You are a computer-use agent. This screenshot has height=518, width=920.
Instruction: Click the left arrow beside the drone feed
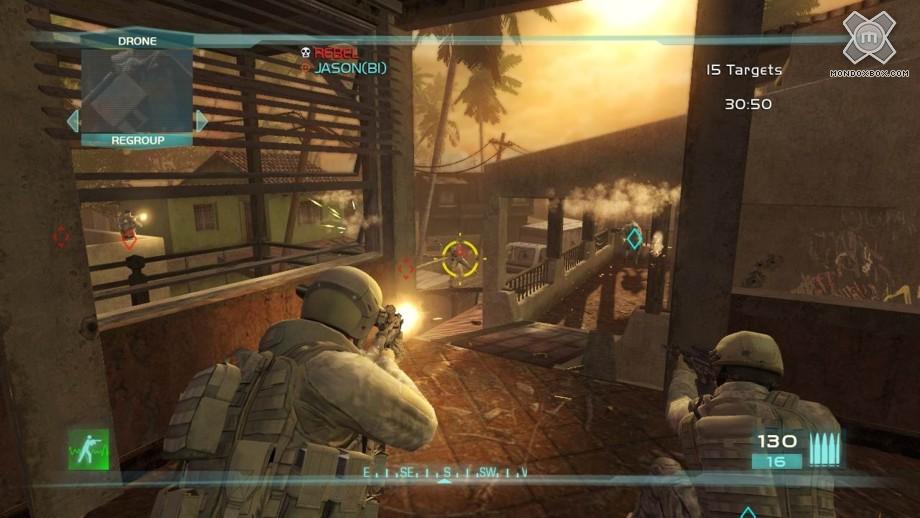coord(72,121)
